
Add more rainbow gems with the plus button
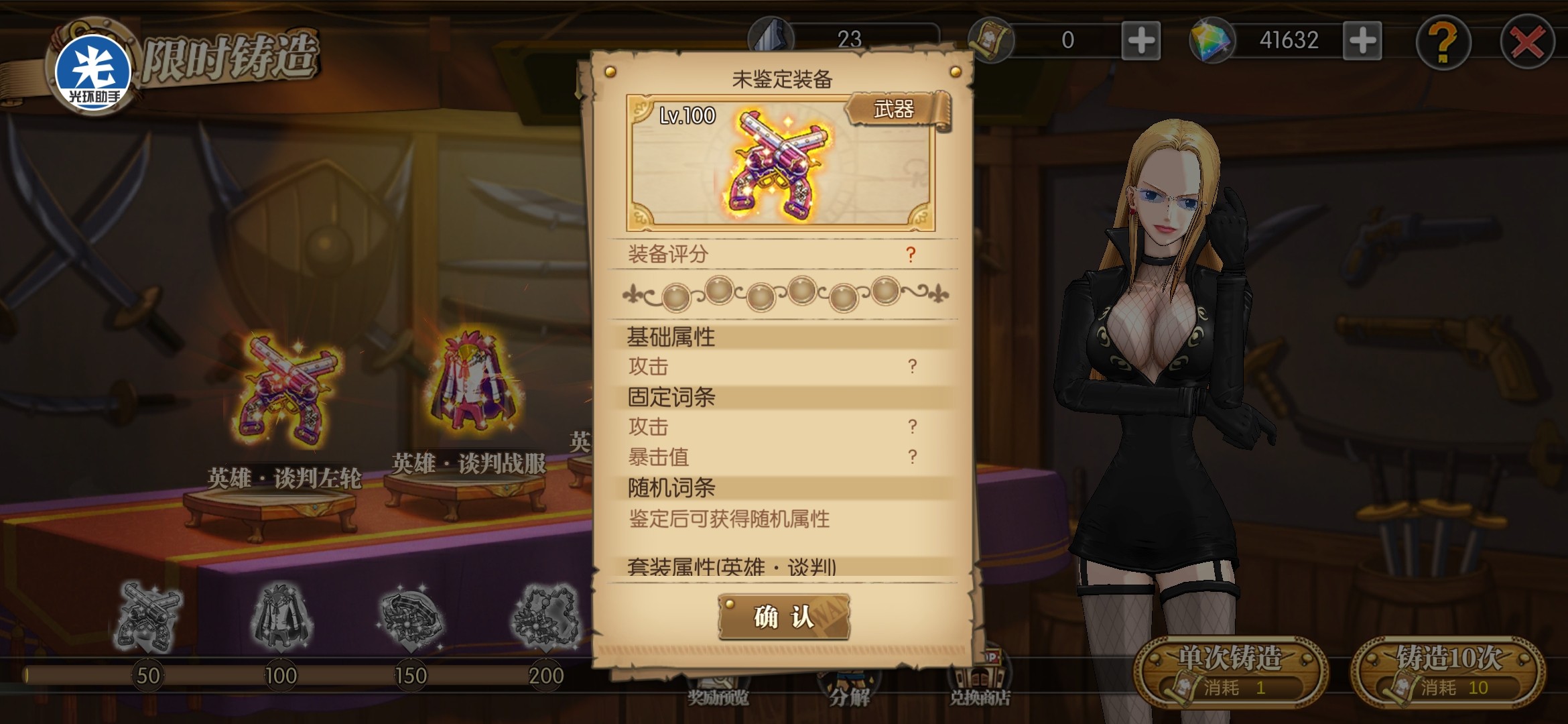click(x=1362, y=41)
